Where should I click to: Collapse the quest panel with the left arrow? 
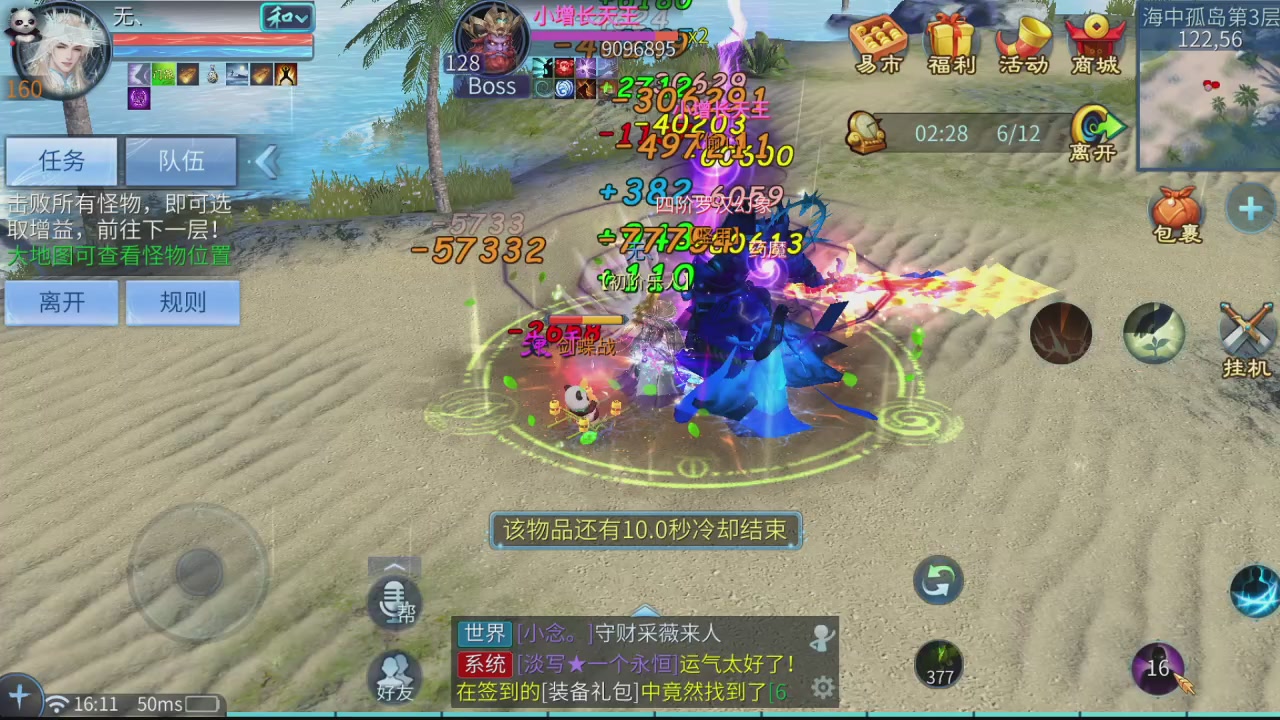[x=266, y=161]
